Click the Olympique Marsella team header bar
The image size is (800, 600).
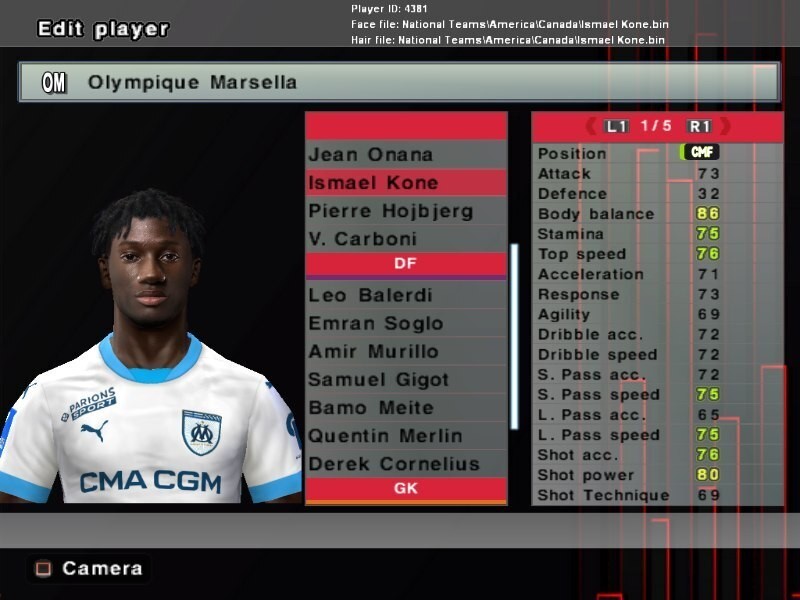coord(399,82)
